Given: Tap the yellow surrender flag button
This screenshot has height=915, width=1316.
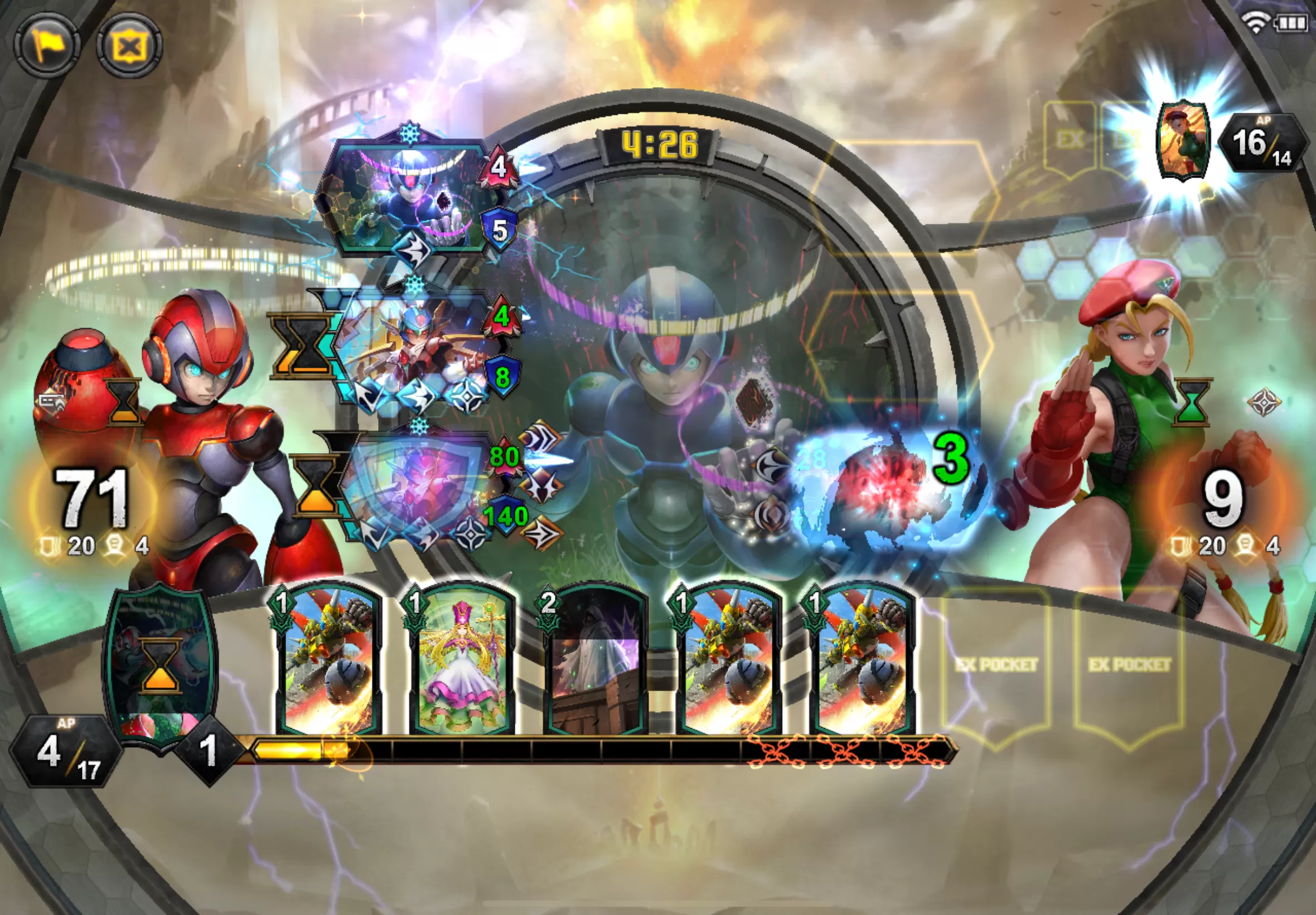Looking at the screenshot, I should (47, 45).
